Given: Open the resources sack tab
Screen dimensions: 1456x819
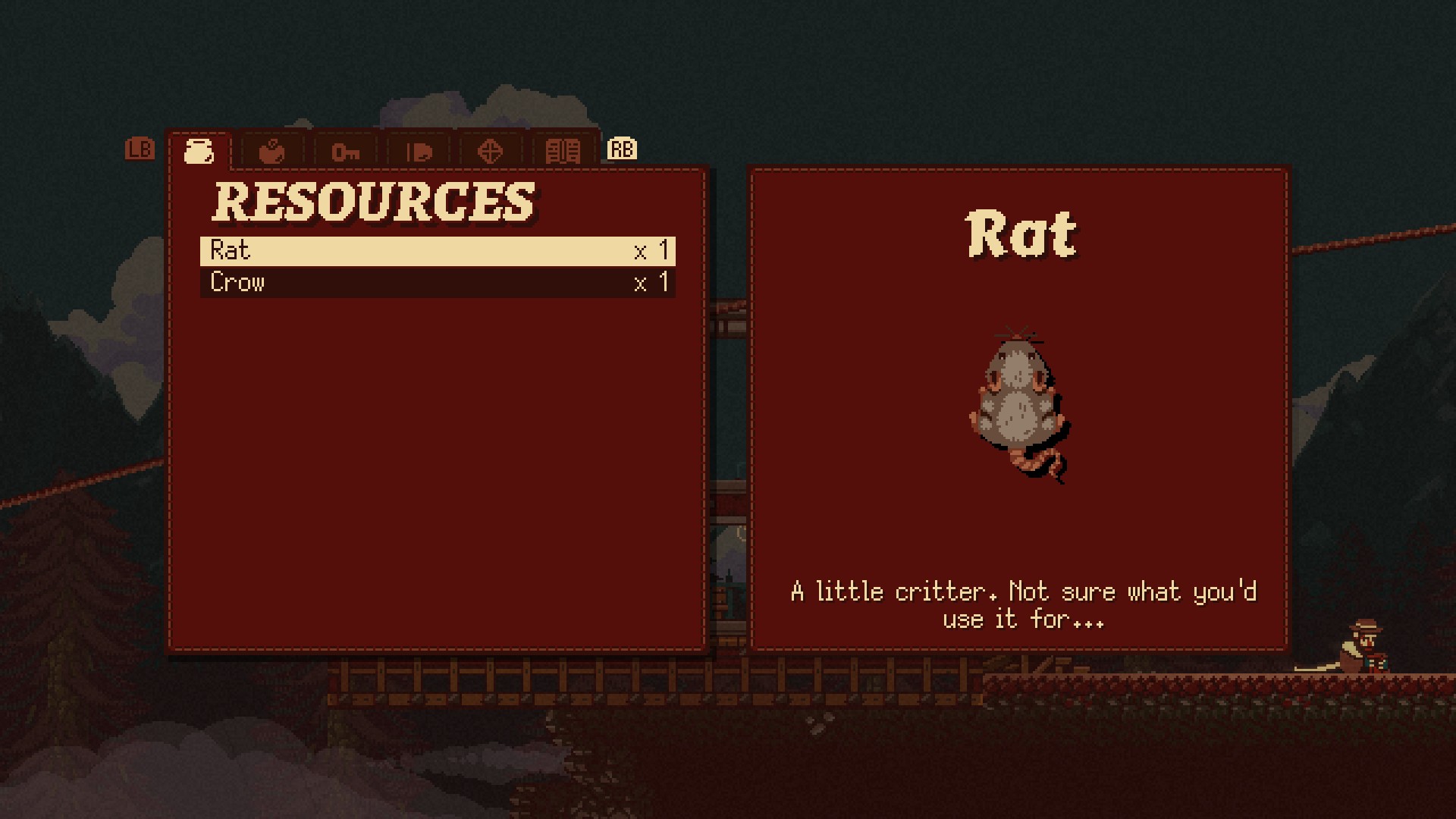Looking at the screenshot, I should [199, 151].
